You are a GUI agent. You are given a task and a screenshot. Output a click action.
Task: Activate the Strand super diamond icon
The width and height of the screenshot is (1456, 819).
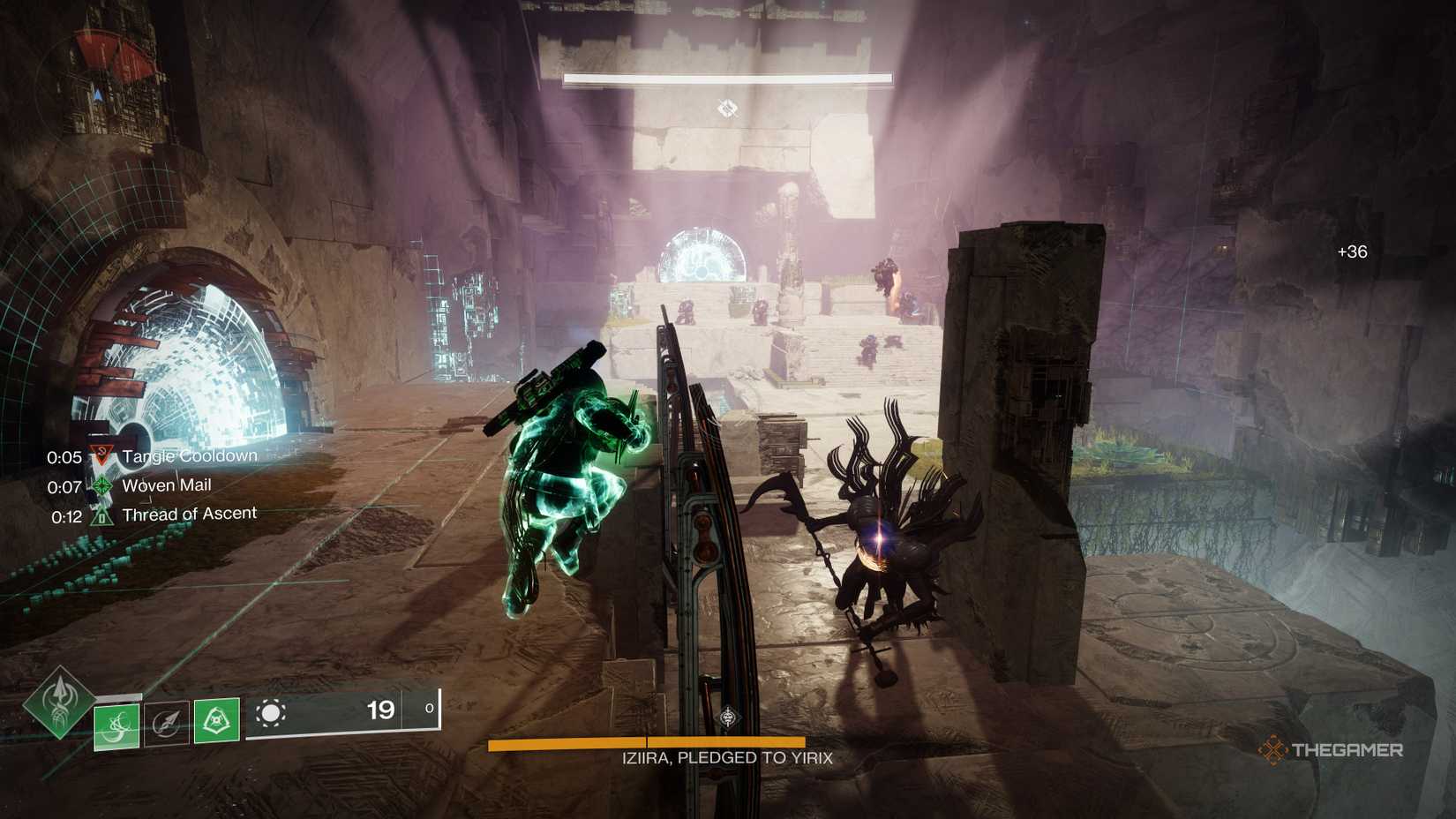point(59,703)
